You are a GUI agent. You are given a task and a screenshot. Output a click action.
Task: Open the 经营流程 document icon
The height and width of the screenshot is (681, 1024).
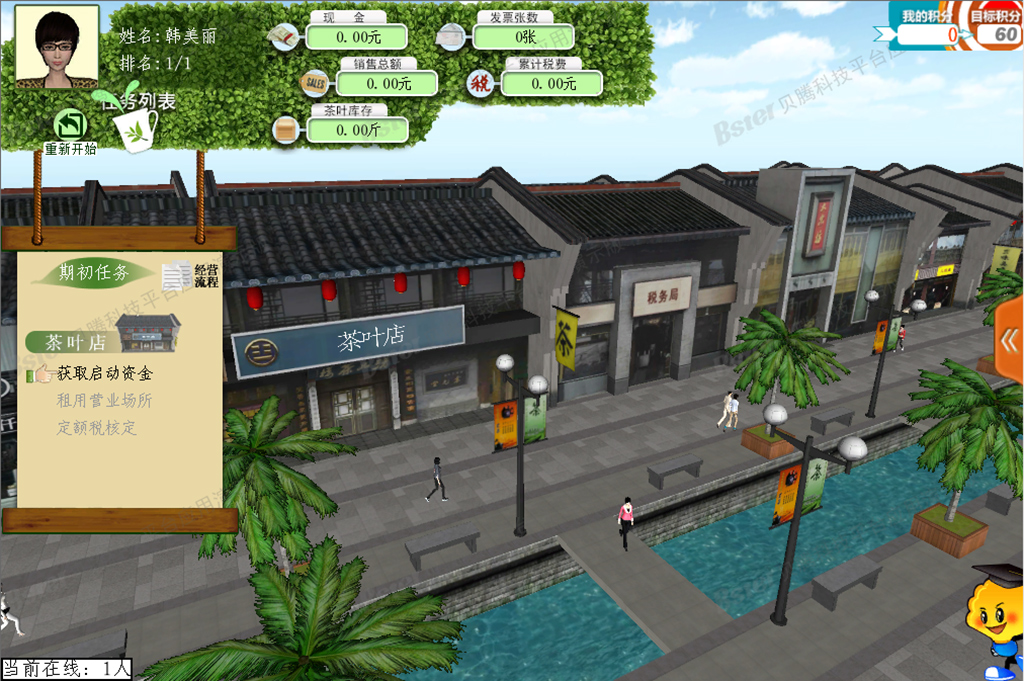[x=178, y=275]
